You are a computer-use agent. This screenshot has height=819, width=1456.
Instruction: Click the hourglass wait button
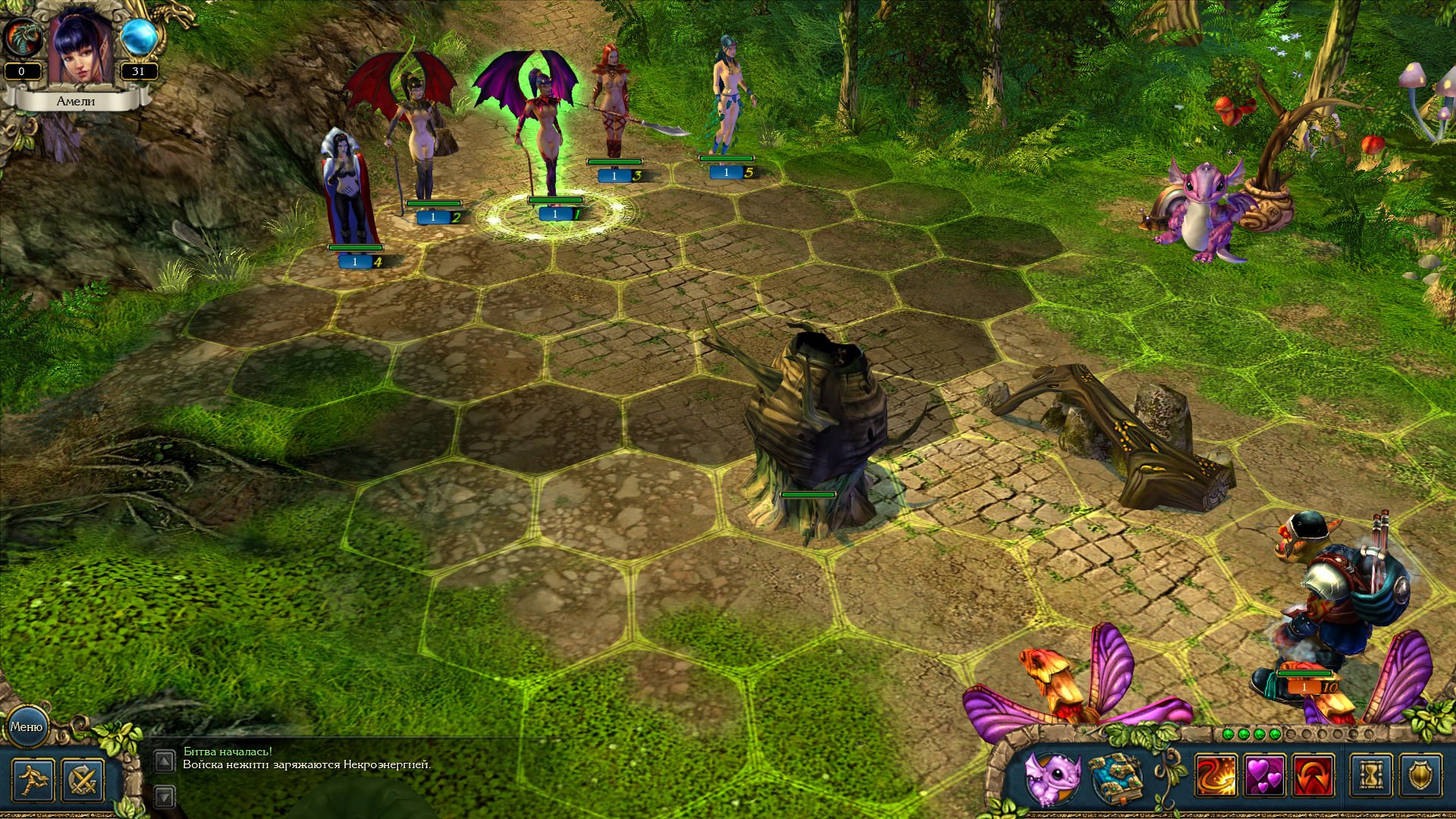(x=1373, y=777)
